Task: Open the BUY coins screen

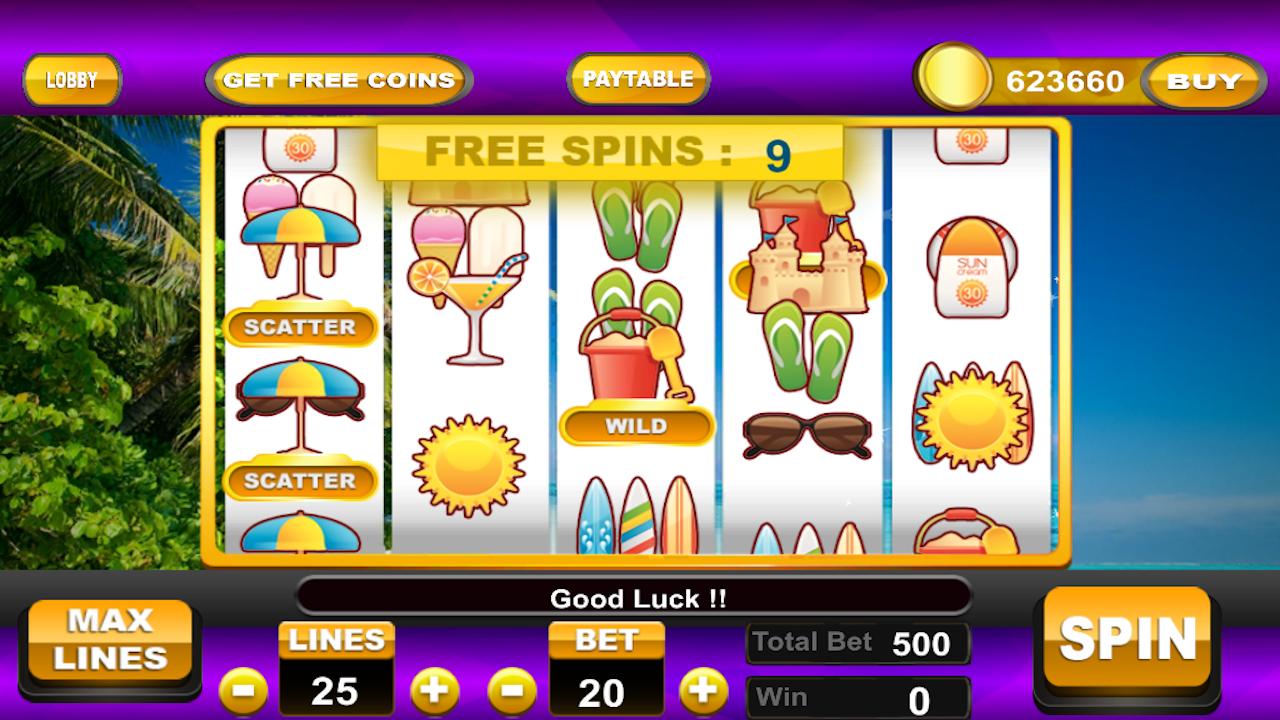Action: (1203, 82)
